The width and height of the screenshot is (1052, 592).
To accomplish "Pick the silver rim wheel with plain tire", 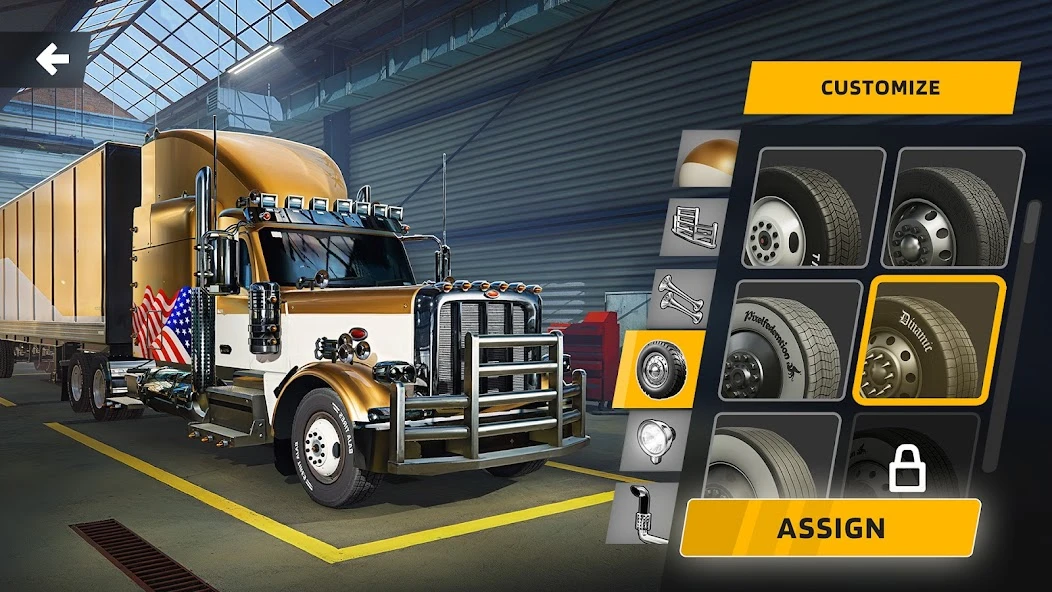I will coord(958,207).
